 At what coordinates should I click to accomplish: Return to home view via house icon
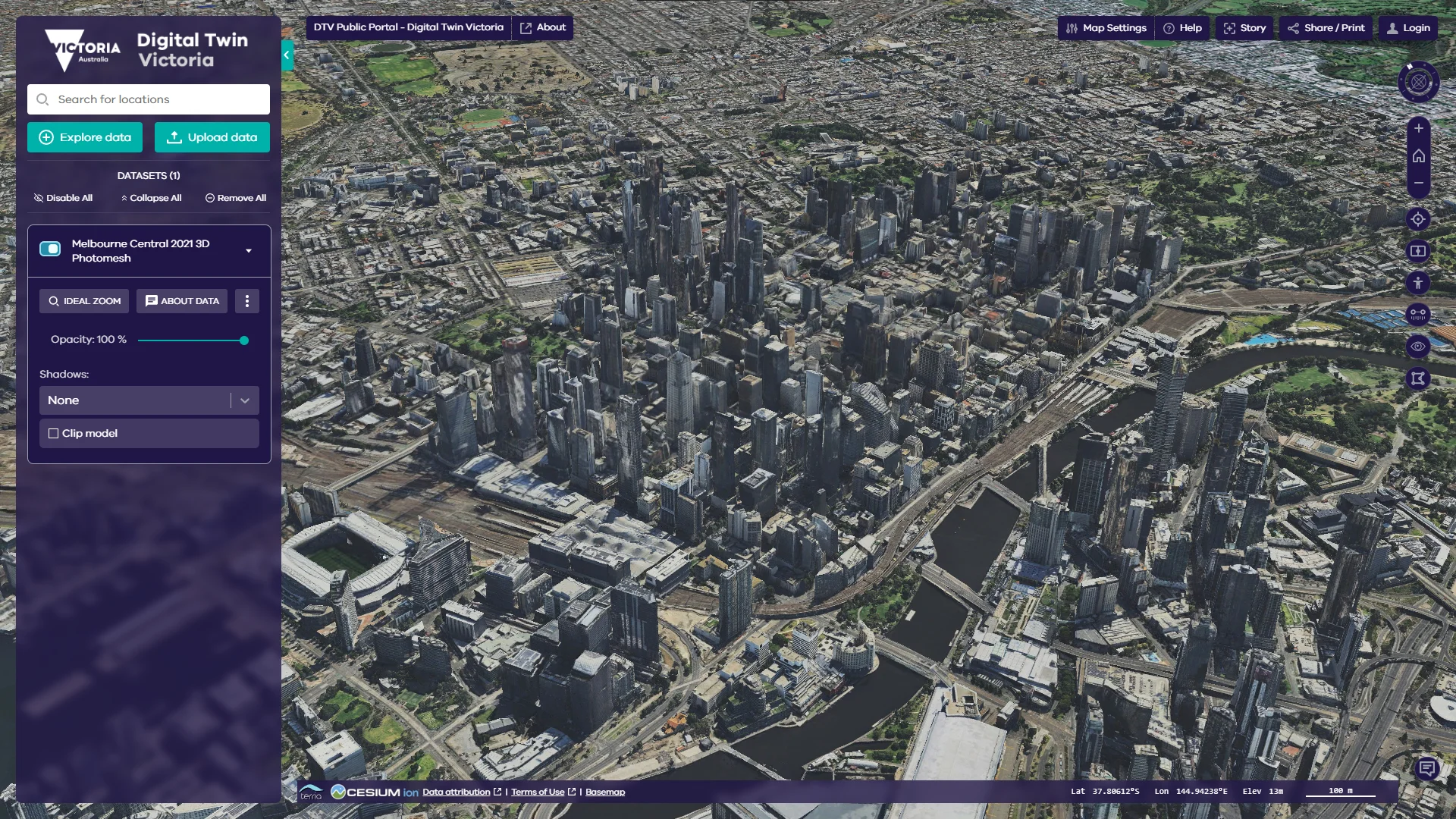coord(1418,156)
